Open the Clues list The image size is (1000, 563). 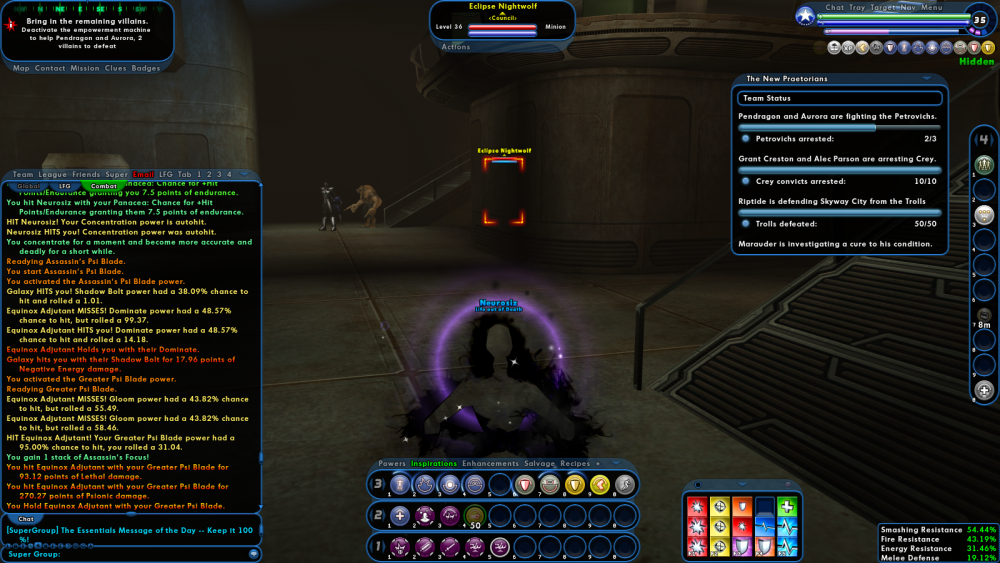116,68
